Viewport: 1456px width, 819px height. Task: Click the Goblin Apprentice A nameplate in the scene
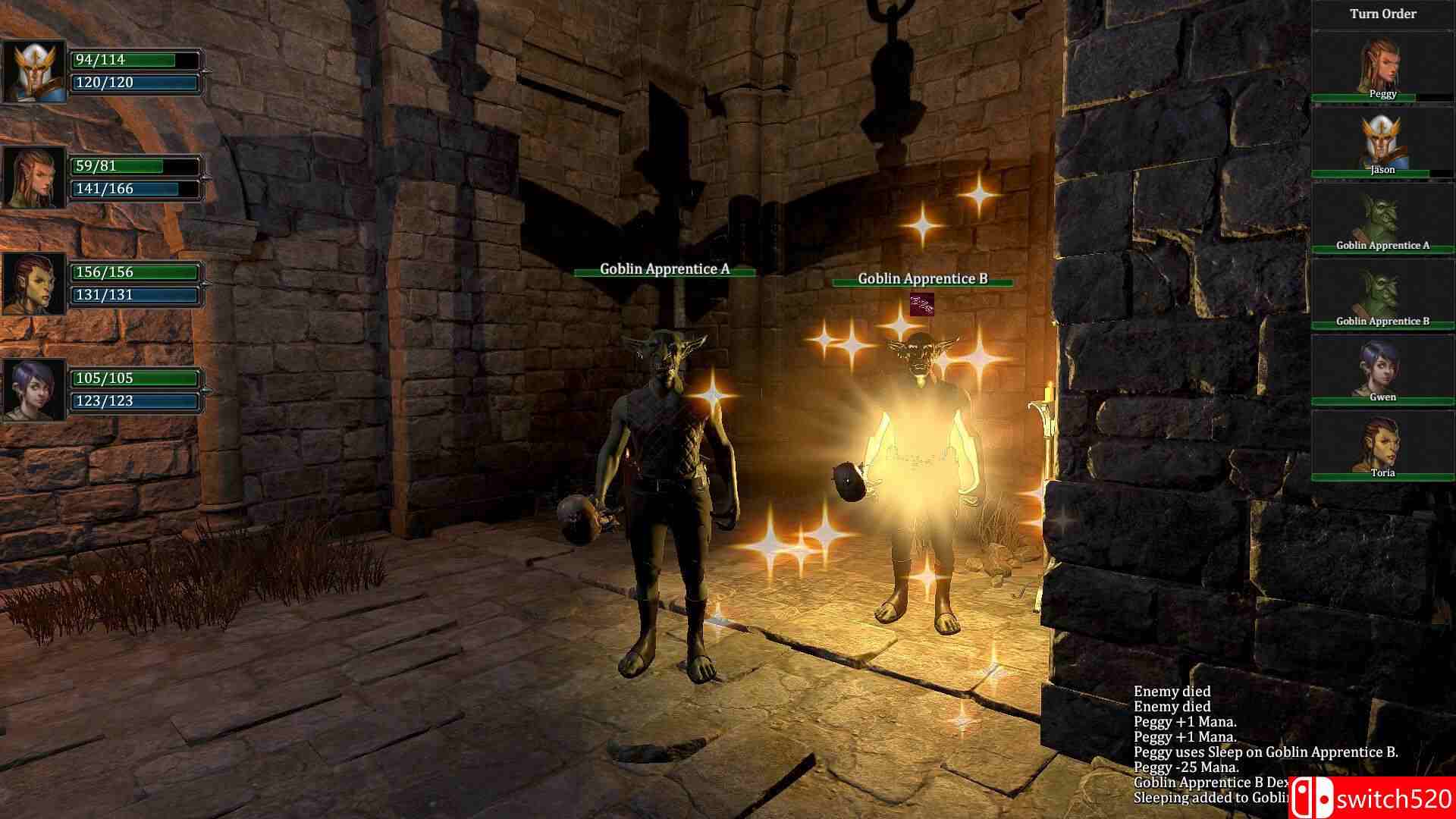pos(664,268)
